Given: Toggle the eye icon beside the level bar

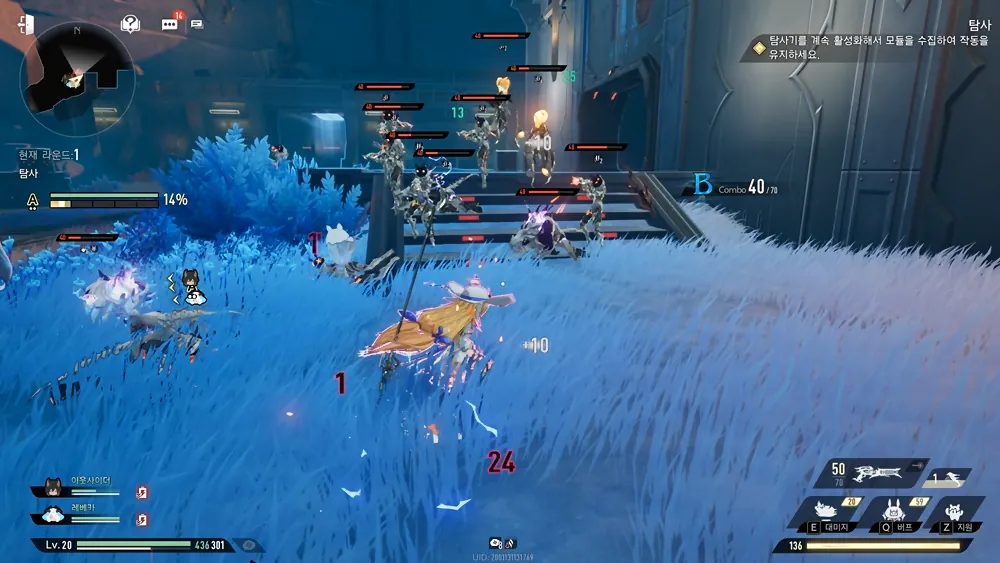Looking at the screenshot, I should [249, 546].
